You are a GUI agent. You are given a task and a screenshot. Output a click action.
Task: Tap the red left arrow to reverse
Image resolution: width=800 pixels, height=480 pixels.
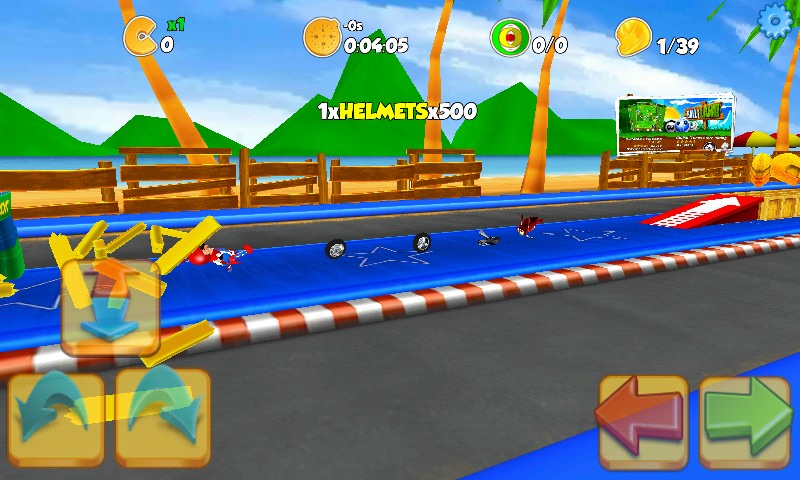(642, 421)
